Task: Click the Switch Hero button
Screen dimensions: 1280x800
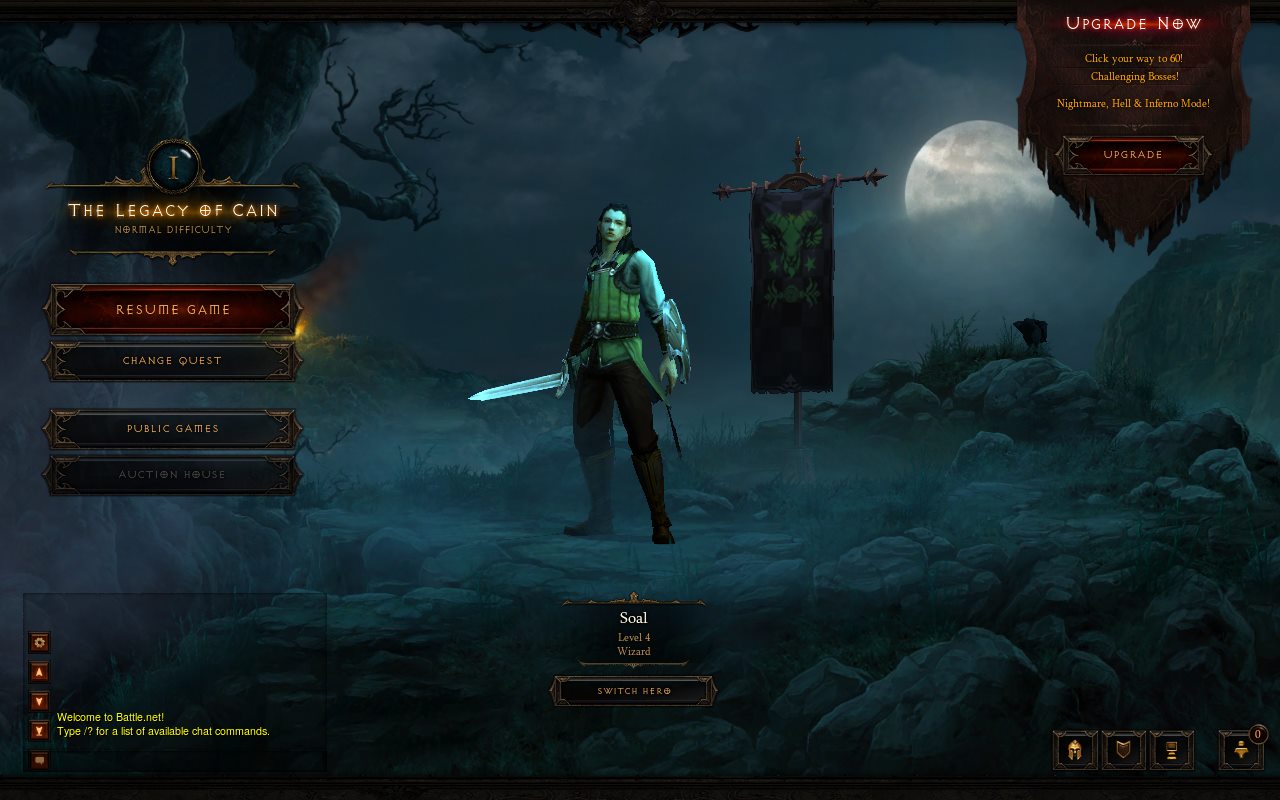Action: (633, 691)
